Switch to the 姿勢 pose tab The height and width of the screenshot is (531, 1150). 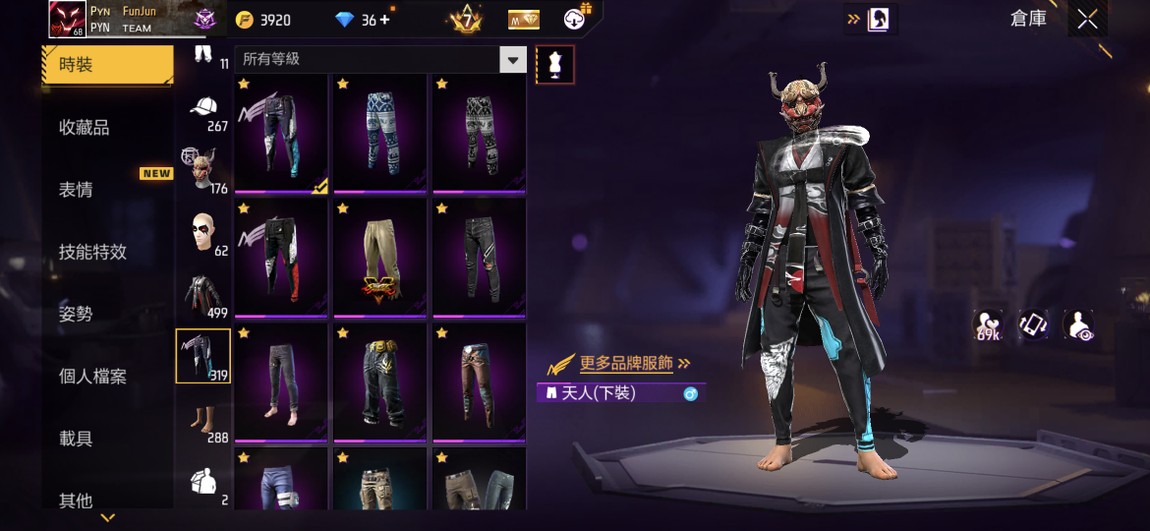pyautogui.click(x=77, y=314)
